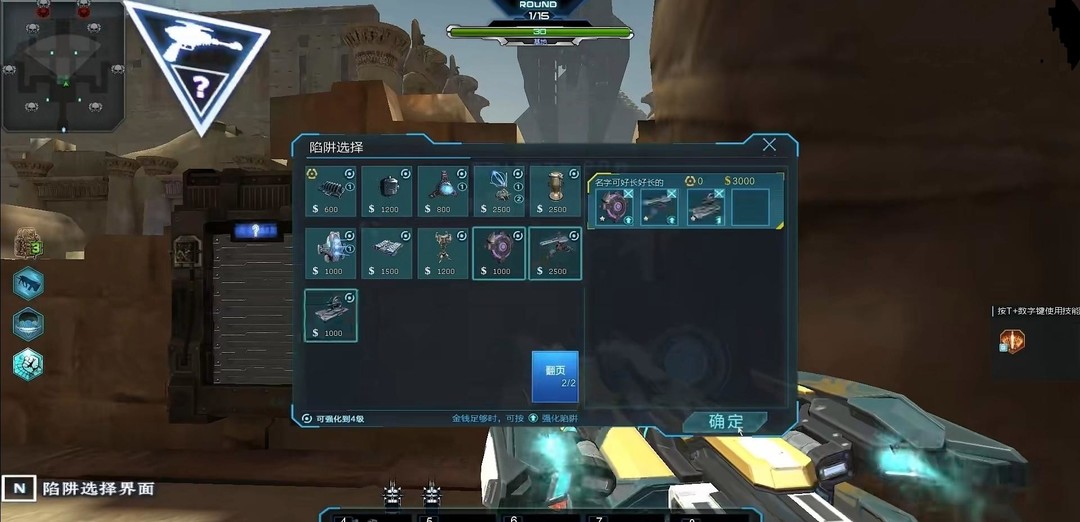Choose the bronze pillar trap costing $1200
Image resolution: width=1080 pixels, height=522 pixels.
click(x=443, y=253)
